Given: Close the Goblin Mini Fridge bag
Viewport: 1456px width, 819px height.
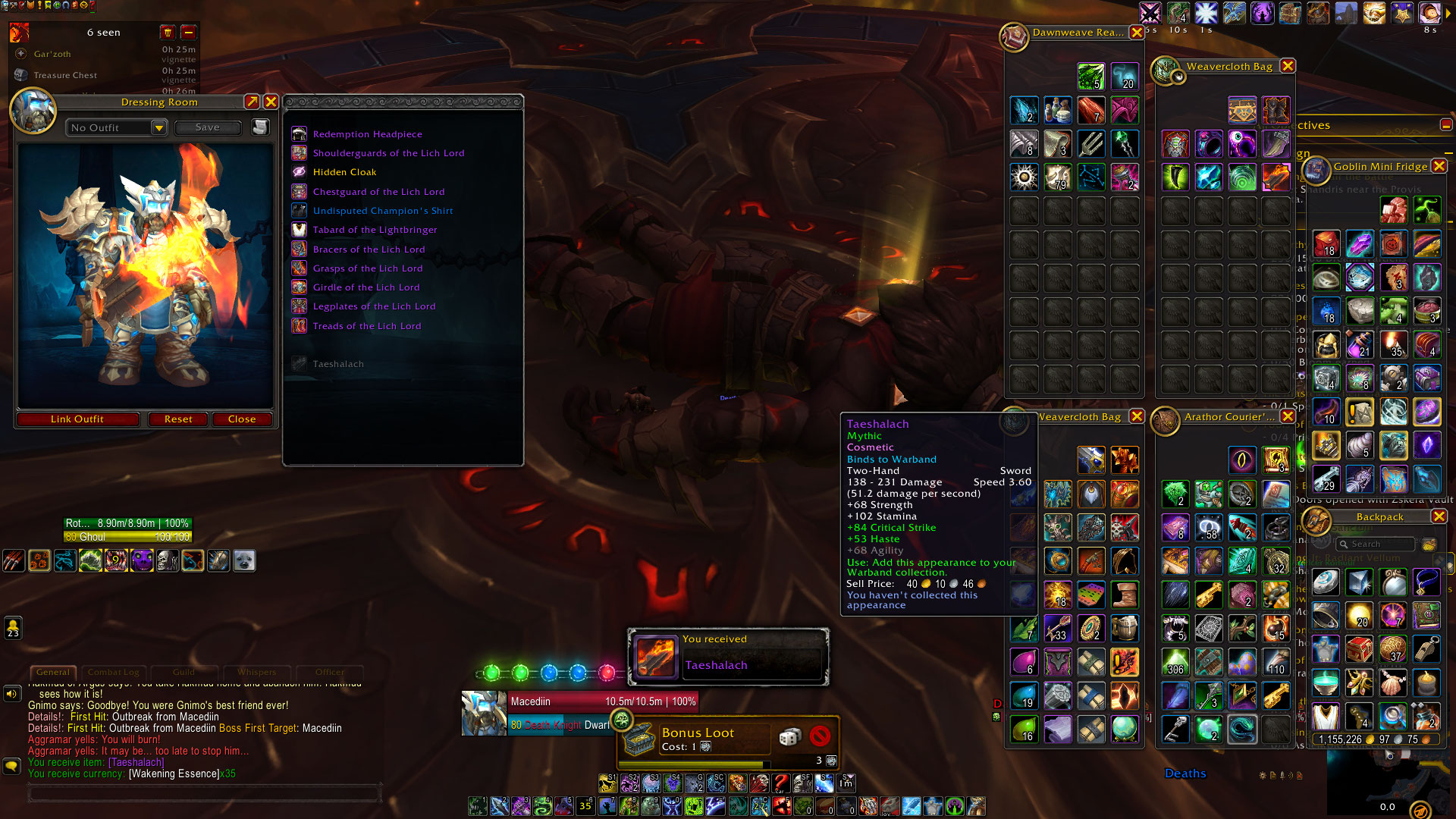Looking at the screenshot, I should (1439, 166).
